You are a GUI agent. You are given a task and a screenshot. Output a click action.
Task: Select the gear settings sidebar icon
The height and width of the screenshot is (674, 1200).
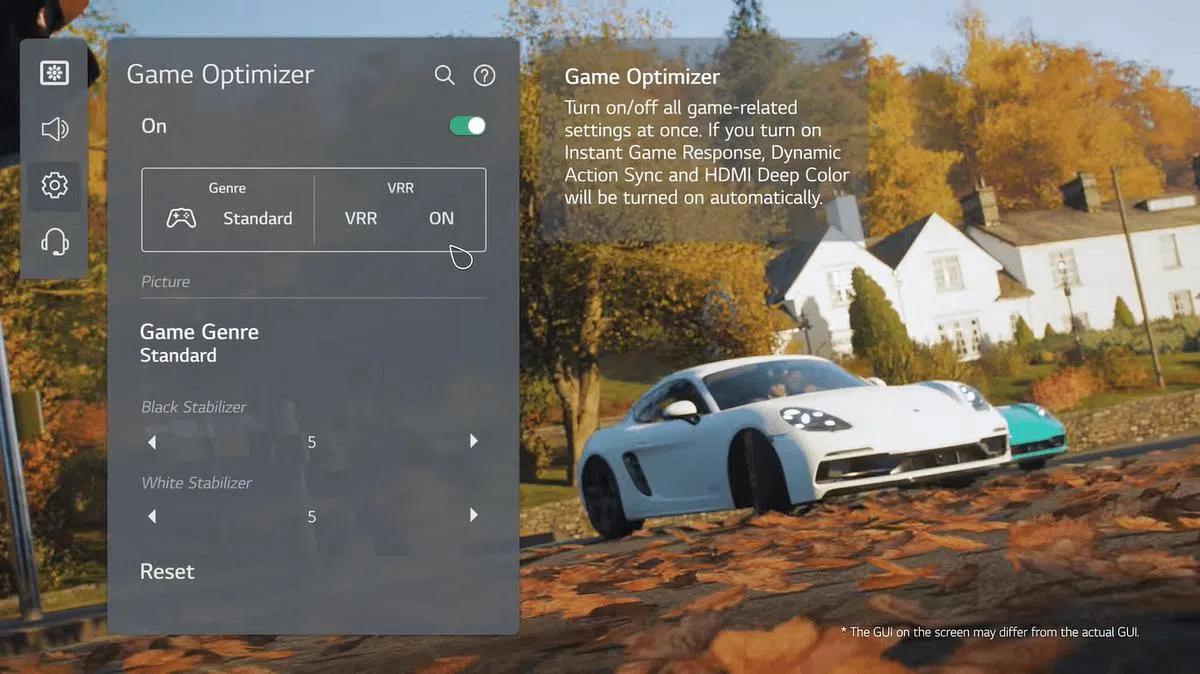click(x=54, y=185)
